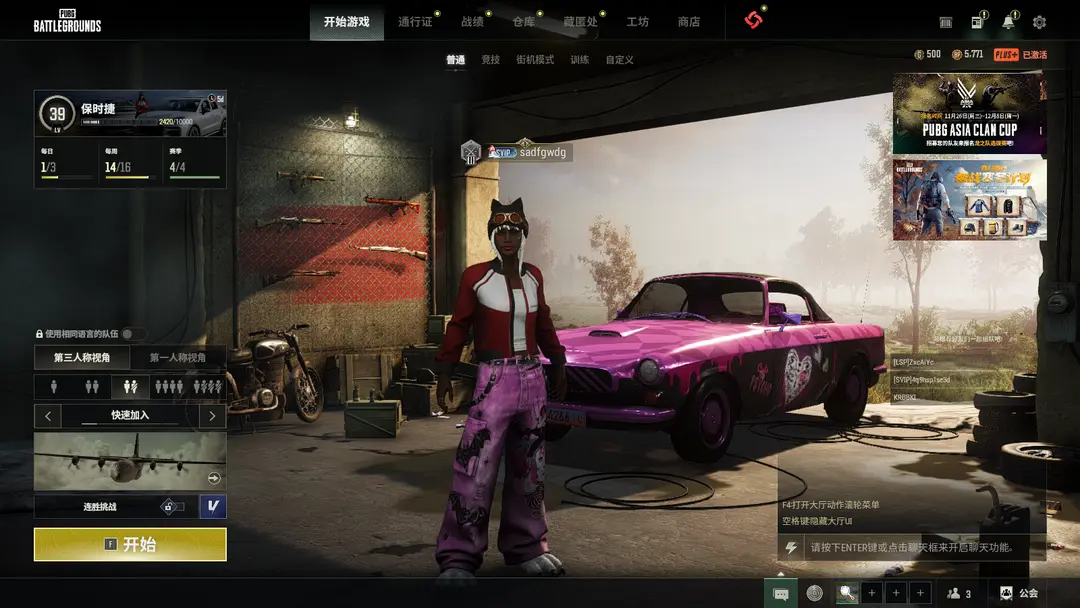The image size is (1080, 608).
Task: Click the yellow 开始 start button
Action: pyautogui.click(x=130, y=545)
